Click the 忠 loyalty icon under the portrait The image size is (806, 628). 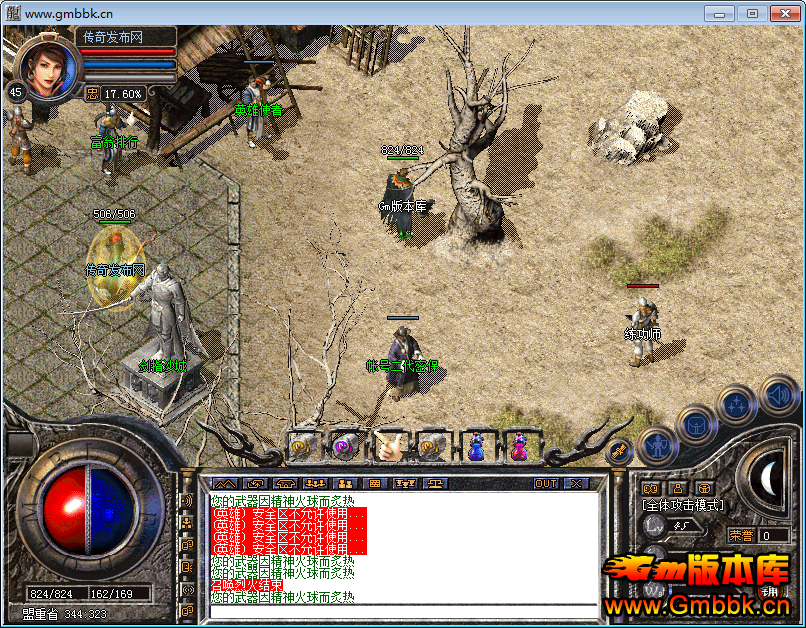[91, 94]
